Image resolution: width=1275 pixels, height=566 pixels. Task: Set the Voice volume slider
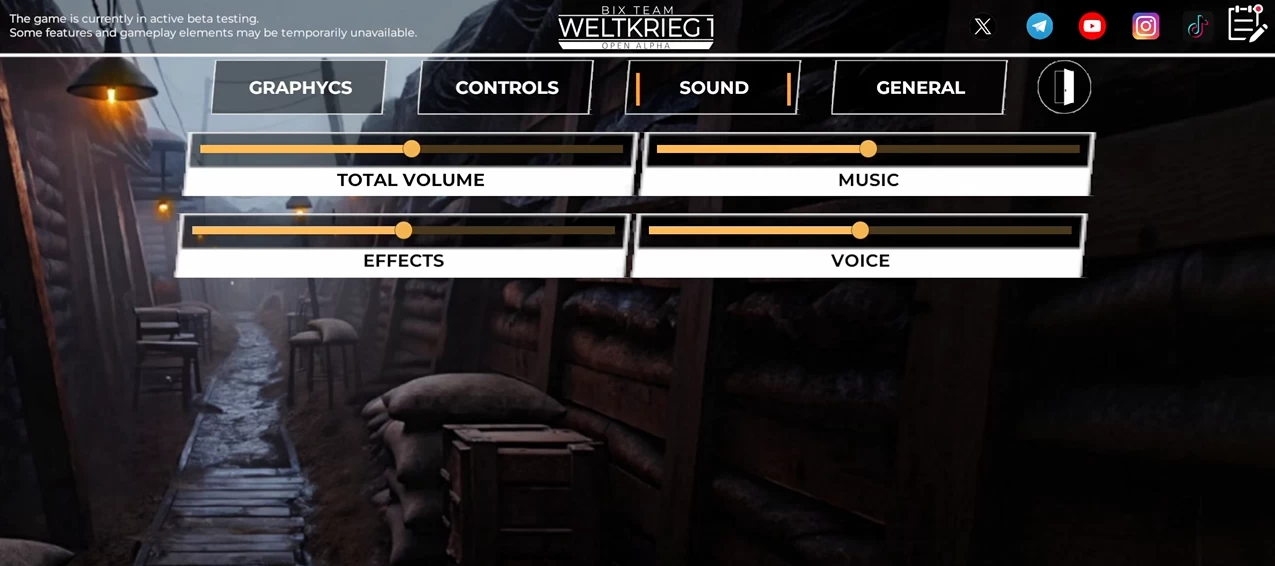click(x=860, y=230)
